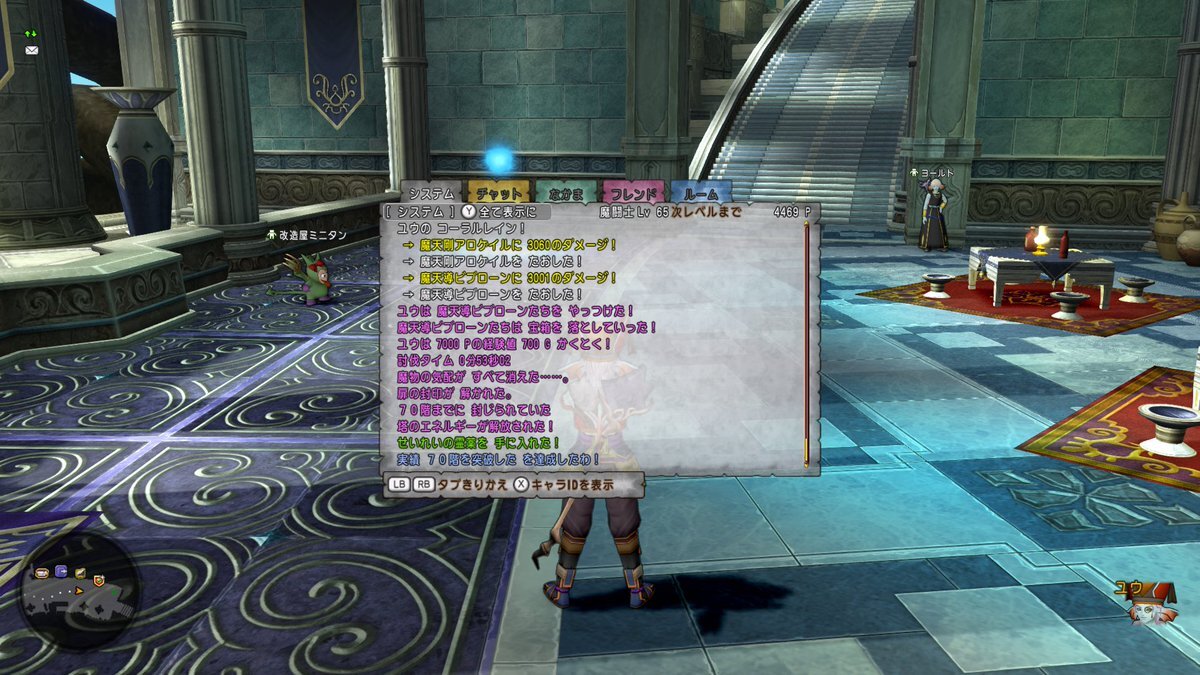The image size is (1200, 675).
Task: Select the なかま tab
Action: pos(566,193)
